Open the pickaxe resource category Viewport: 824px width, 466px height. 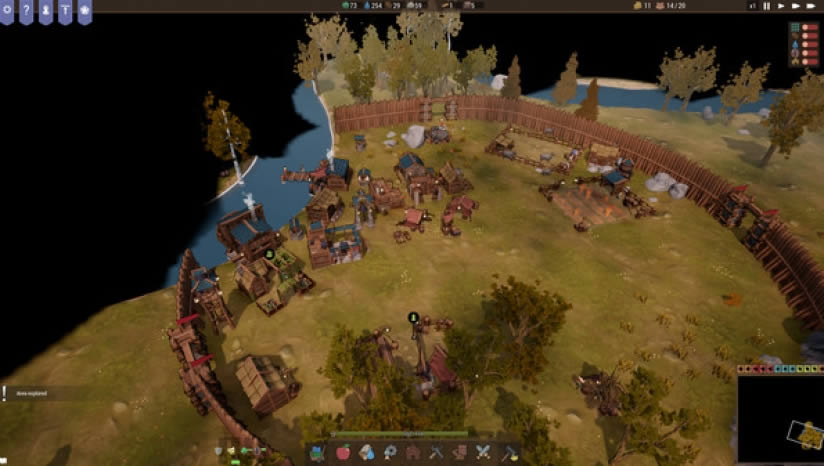(436, 452)
